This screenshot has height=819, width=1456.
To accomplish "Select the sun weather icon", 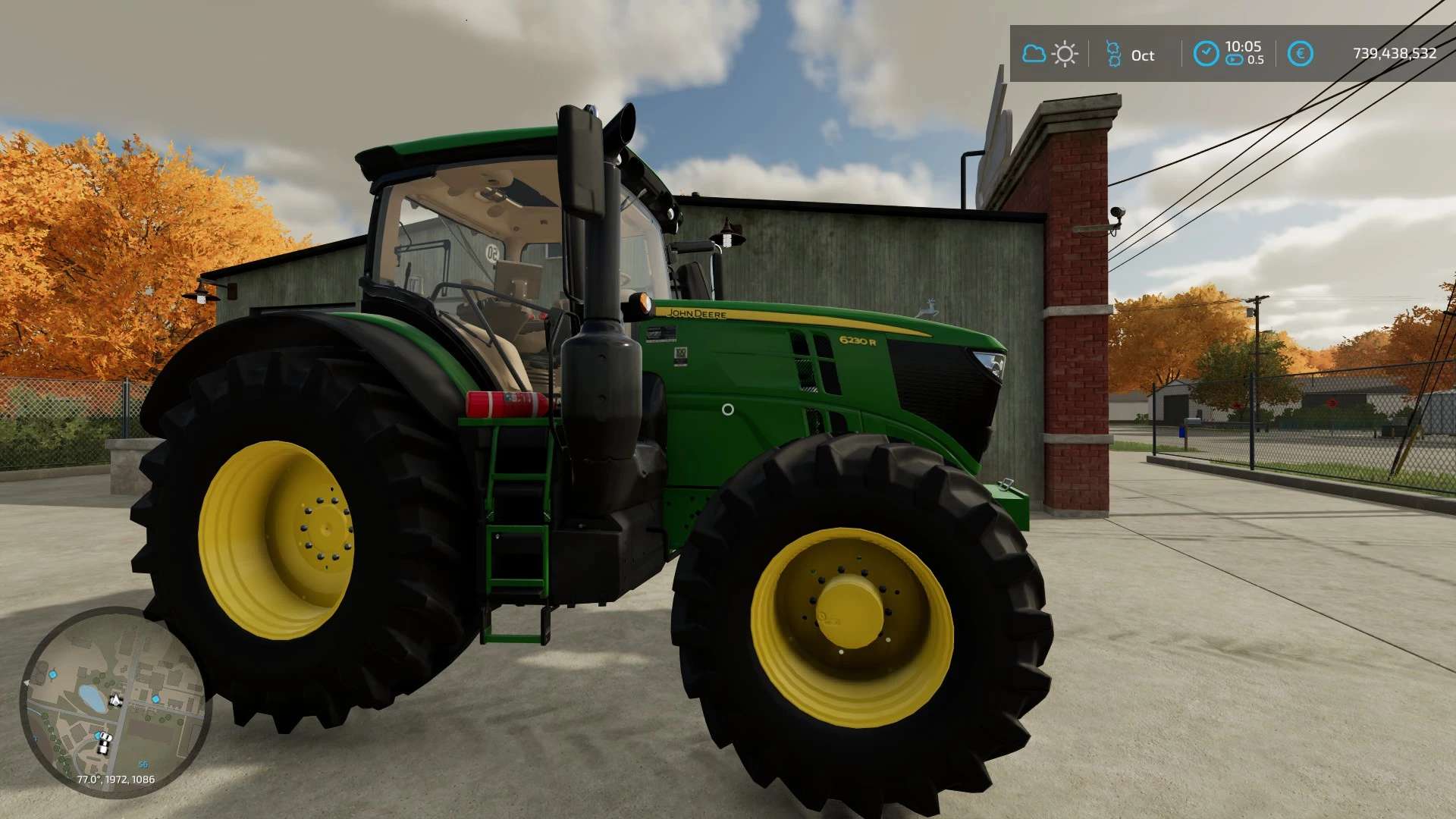I will coord(1065,54).
